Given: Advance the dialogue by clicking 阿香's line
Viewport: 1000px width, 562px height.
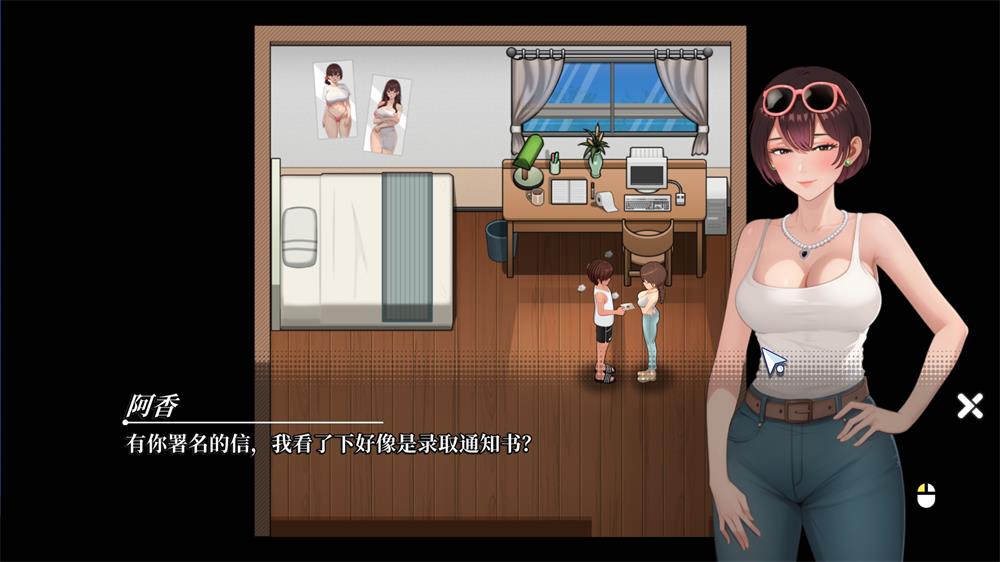Looking at the screenshot, I should (x=327, y=443).
